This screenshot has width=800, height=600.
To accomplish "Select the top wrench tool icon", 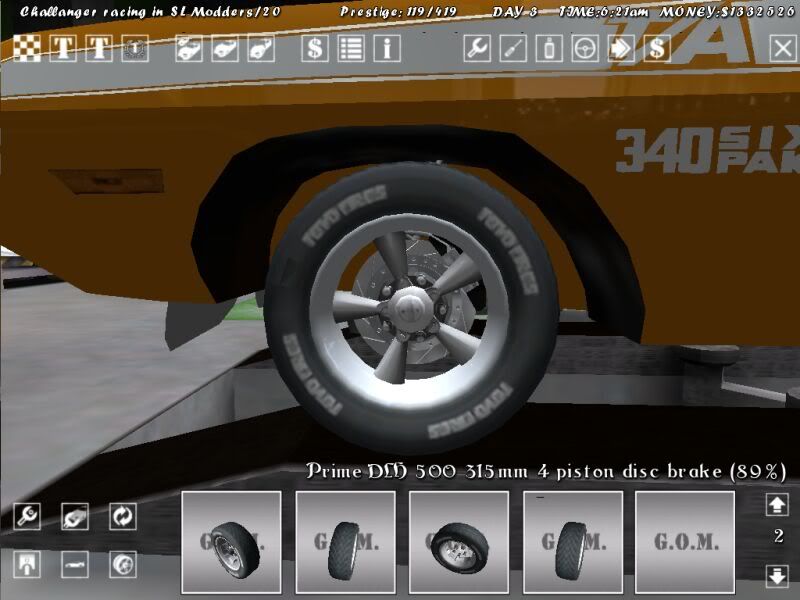I will (477, 48).
